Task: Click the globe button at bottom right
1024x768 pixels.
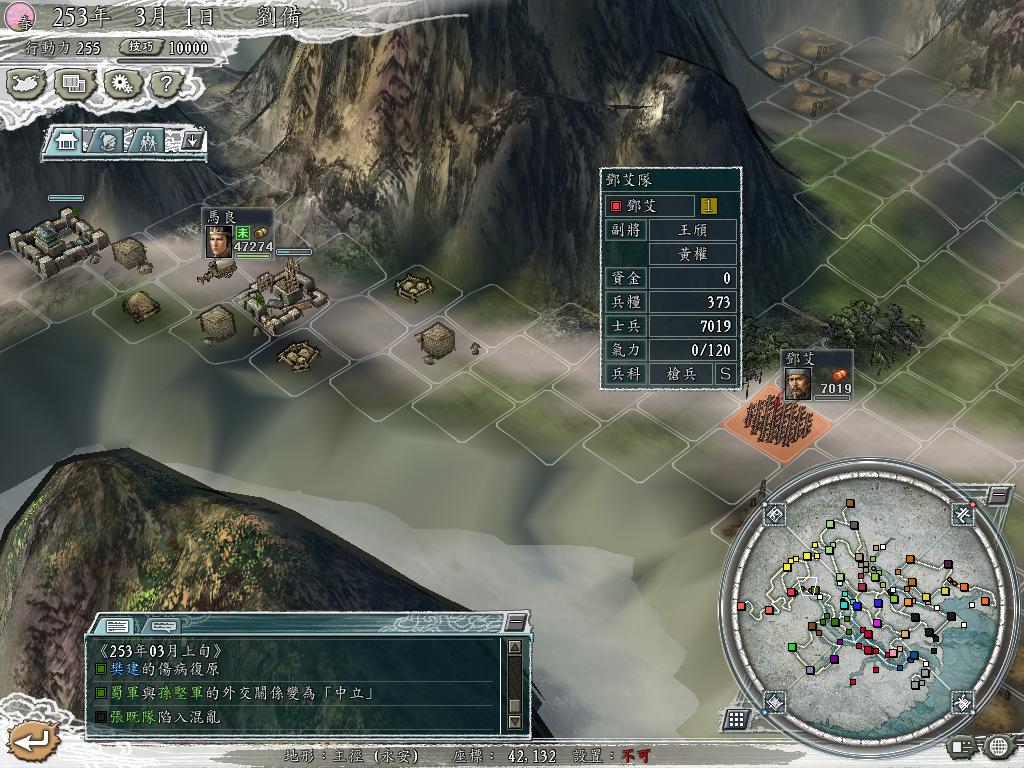Action: click(998, 746)
